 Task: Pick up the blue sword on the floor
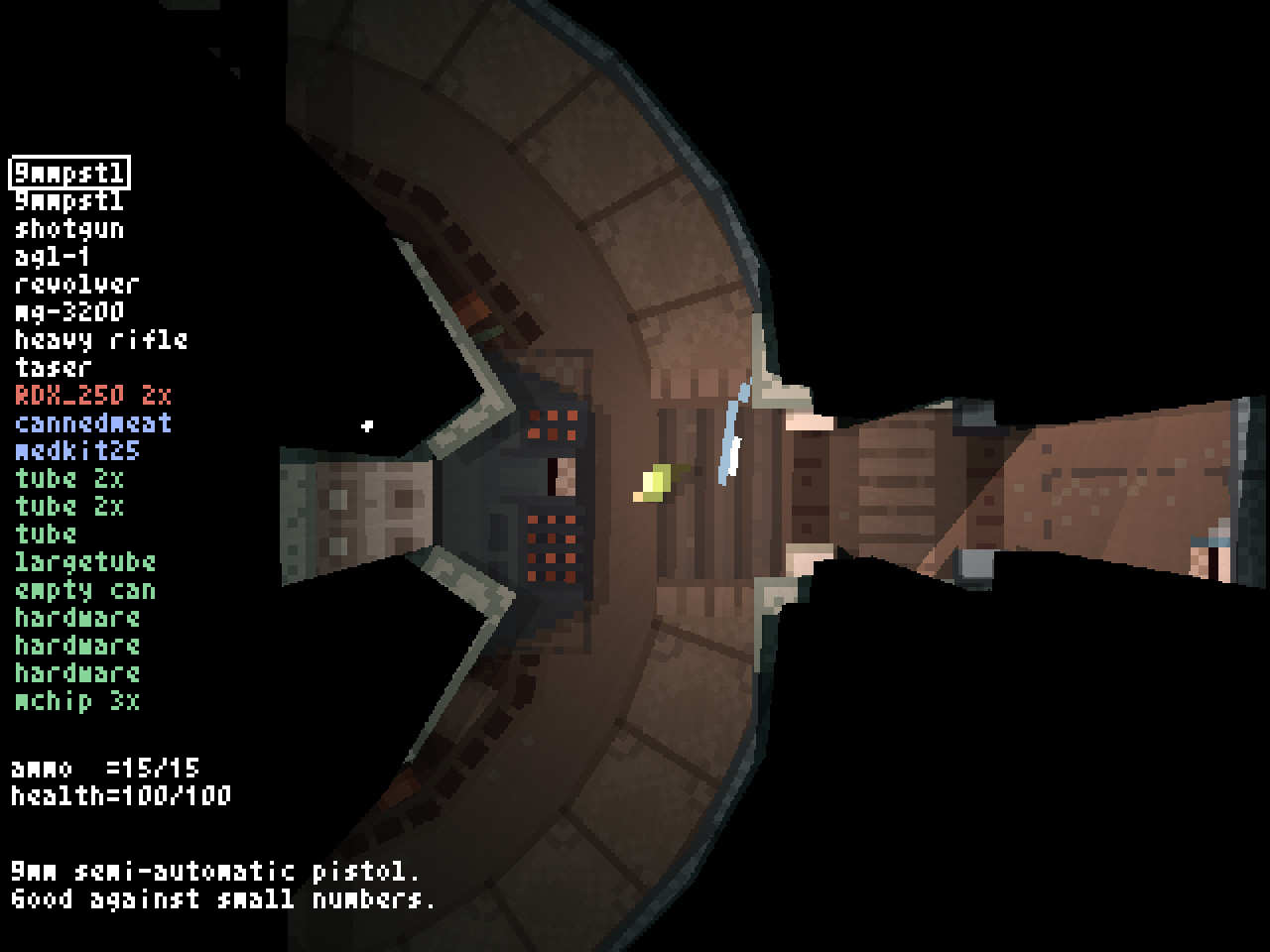(x=729, y=431)
